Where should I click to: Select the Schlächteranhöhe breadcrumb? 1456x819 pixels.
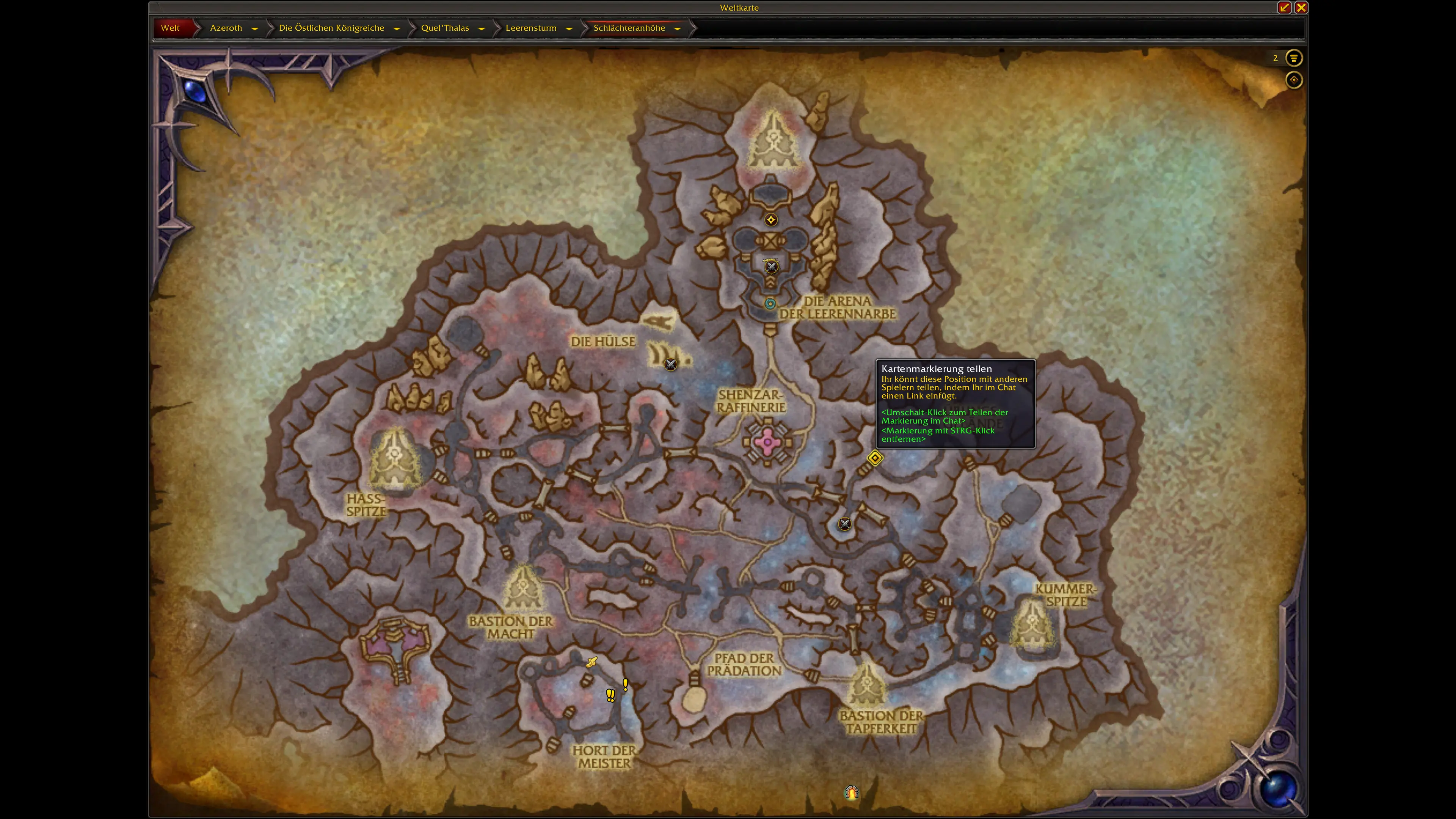[x=629, y=28]
